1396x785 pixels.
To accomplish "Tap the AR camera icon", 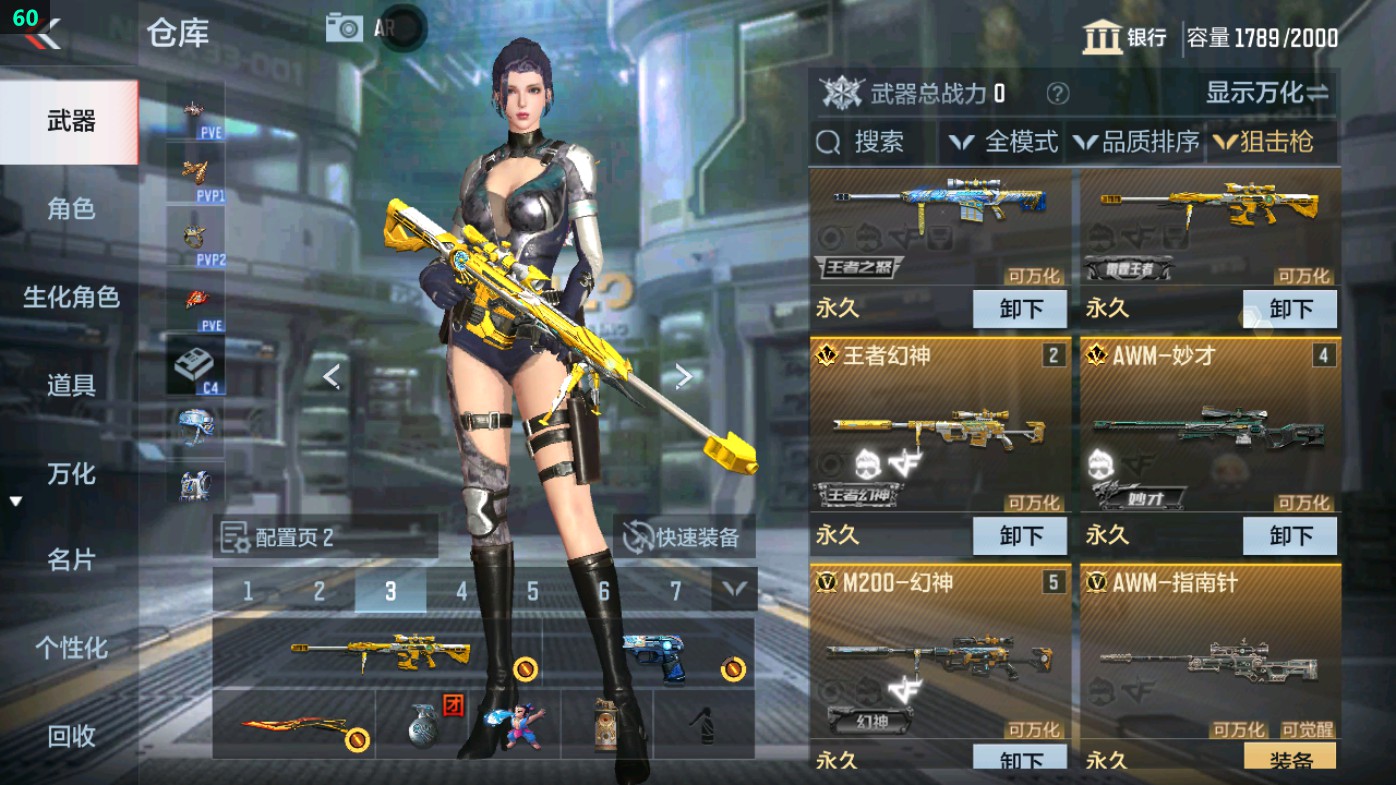I will (x=344, y=27).
